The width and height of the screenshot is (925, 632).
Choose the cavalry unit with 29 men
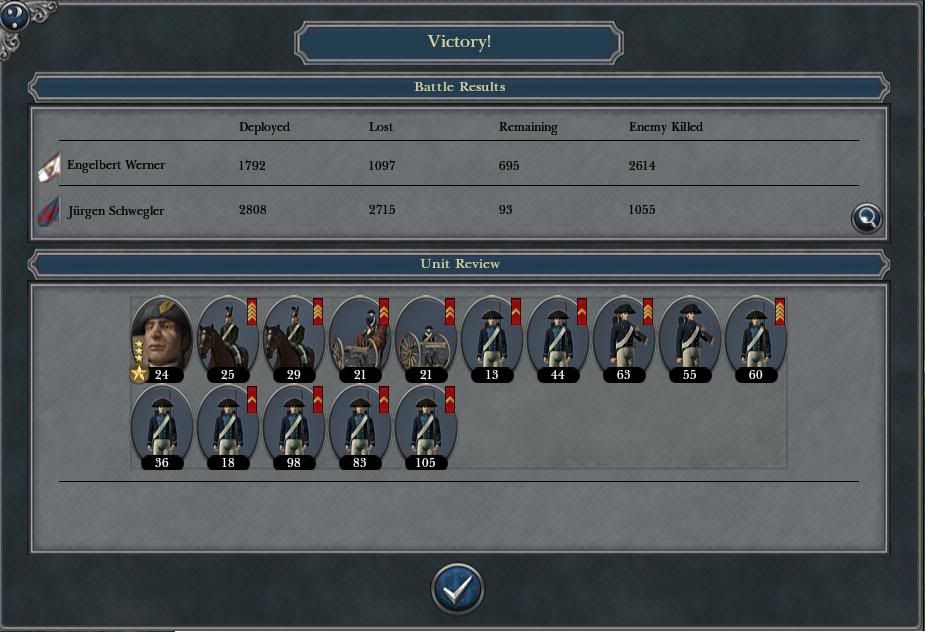click(x=293, y=335)
